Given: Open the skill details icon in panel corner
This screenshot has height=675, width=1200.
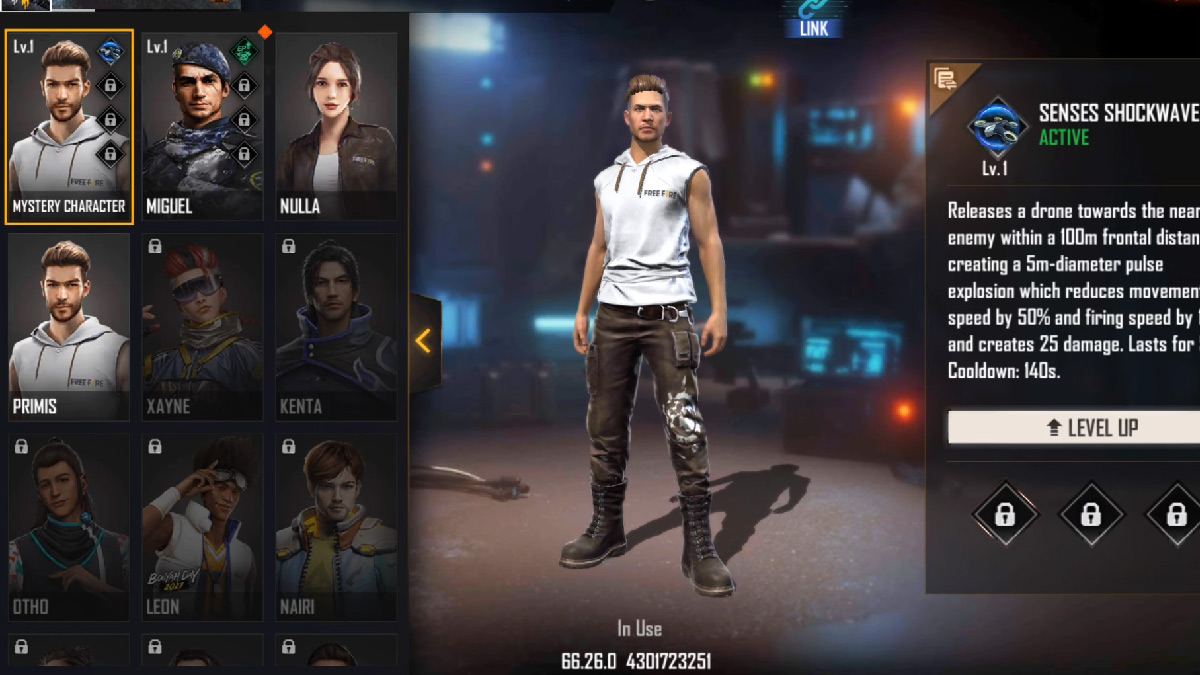Looking at the screenshot, I should click(x=944, y=78).
